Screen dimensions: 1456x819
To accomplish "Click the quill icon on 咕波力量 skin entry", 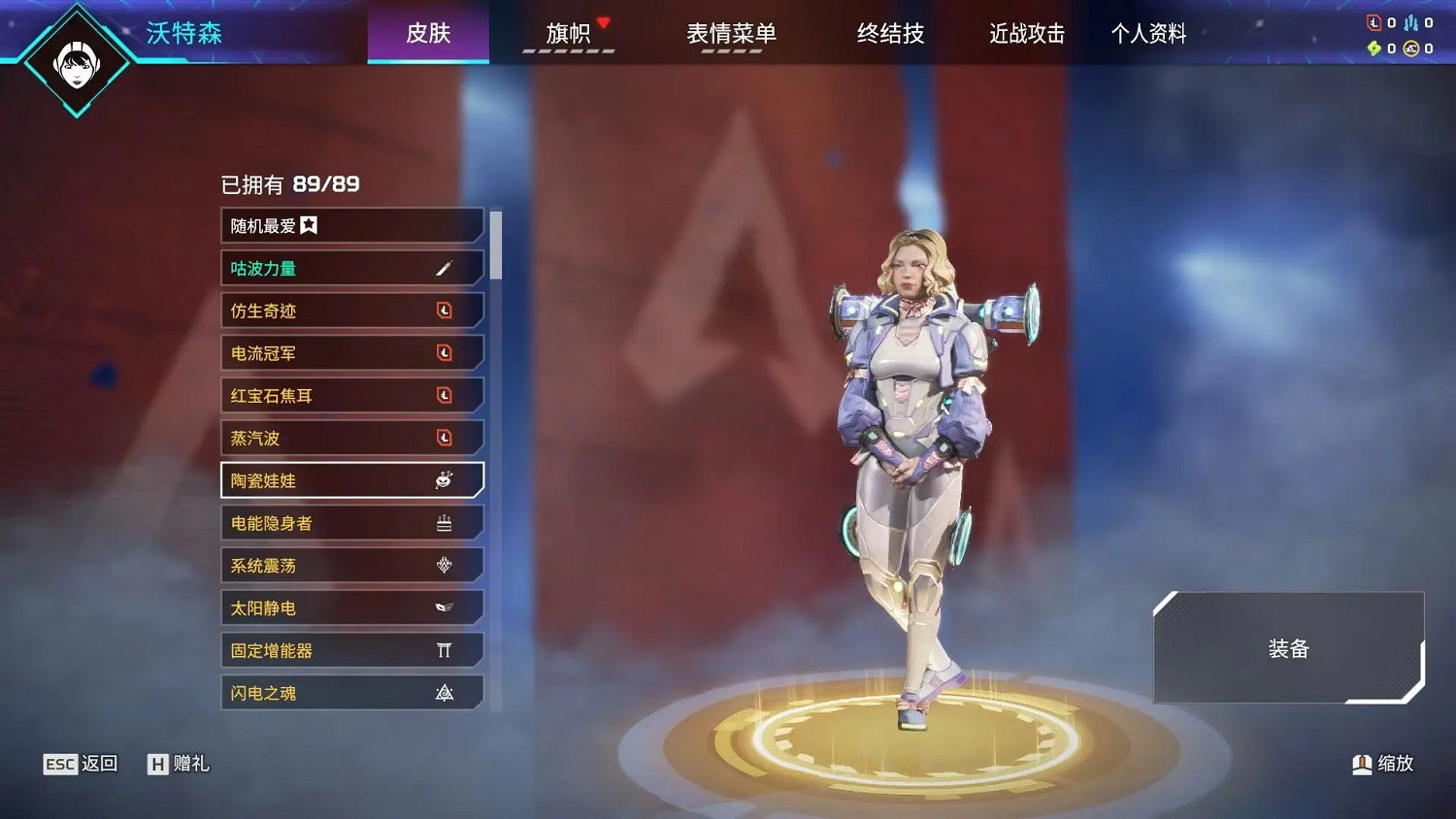I will (444, 267).
